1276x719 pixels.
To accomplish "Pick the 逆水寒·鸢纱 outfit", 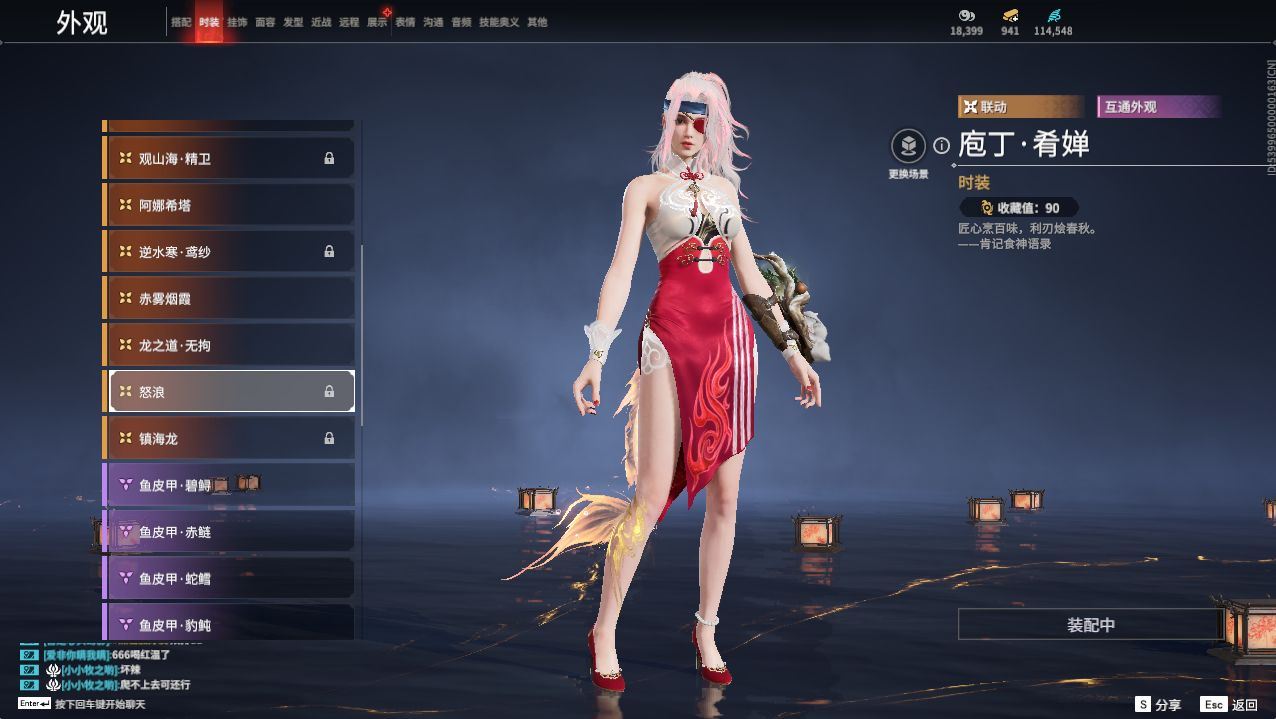I will (230, 252).
